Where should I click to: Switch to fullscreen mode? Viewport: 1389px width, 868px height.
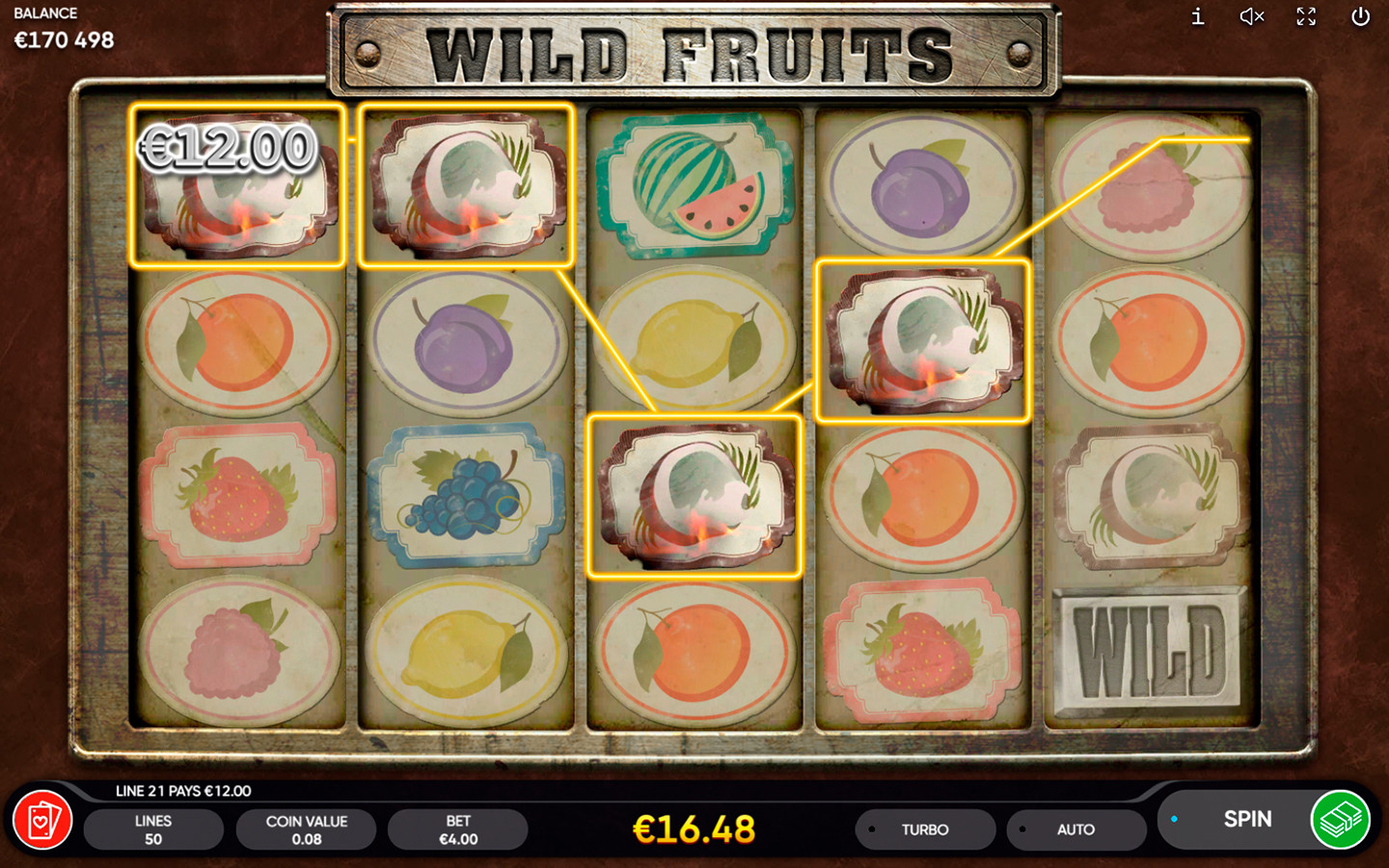(x=1306, y=16)
